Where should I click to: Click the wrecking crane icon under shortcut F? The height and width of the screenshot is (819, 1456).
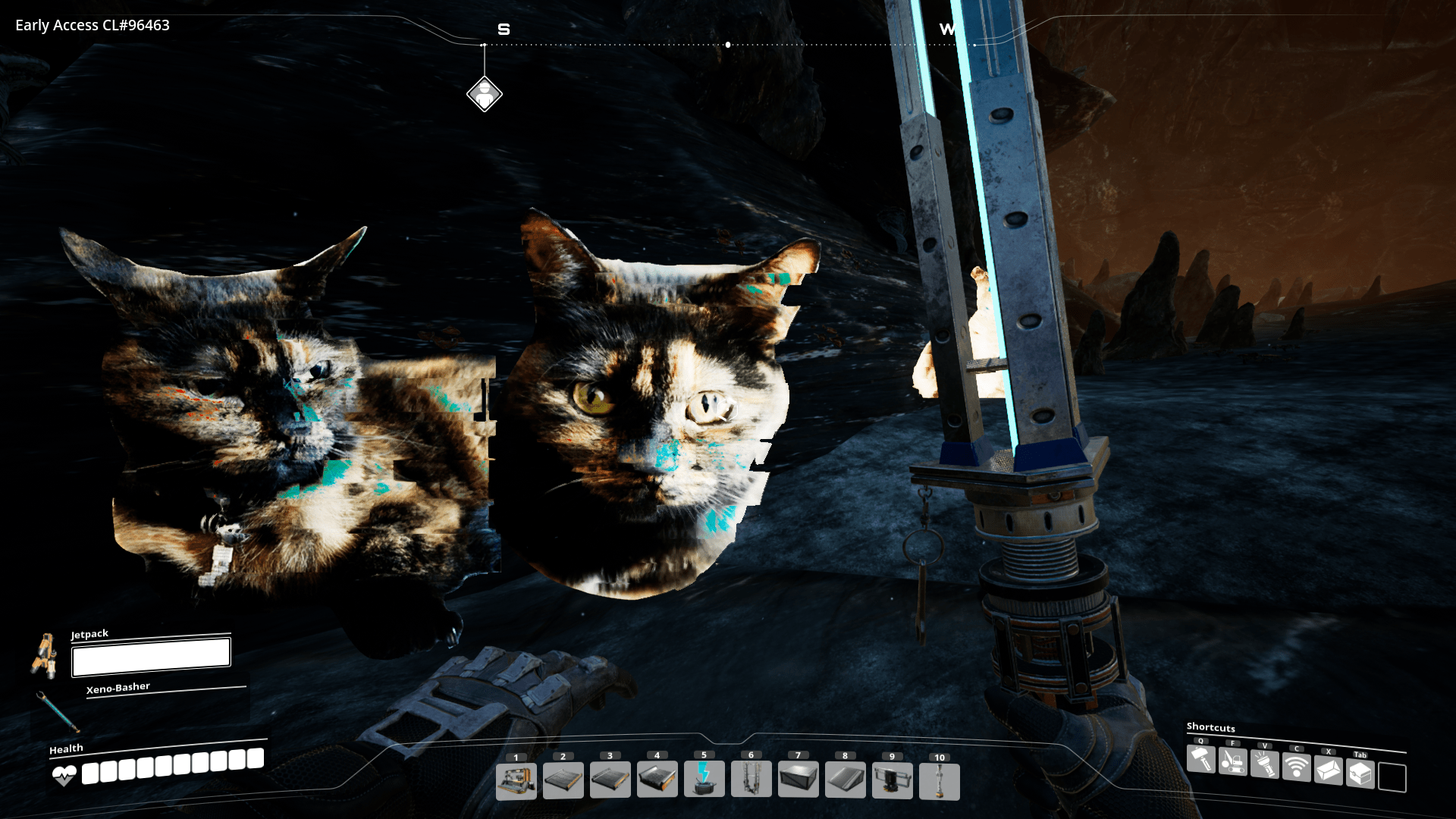(1234, 762)
